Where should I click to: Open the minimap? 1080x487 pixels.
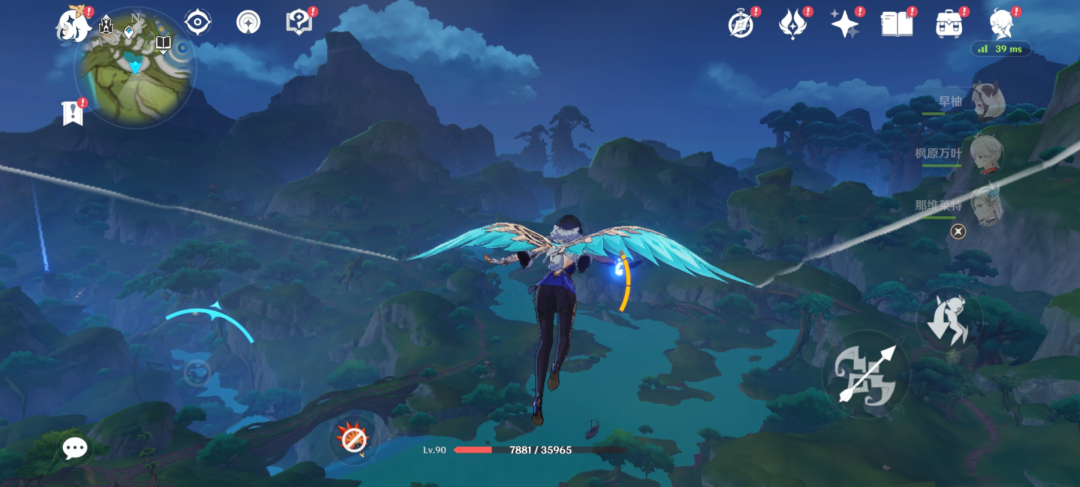coord(135,67)
